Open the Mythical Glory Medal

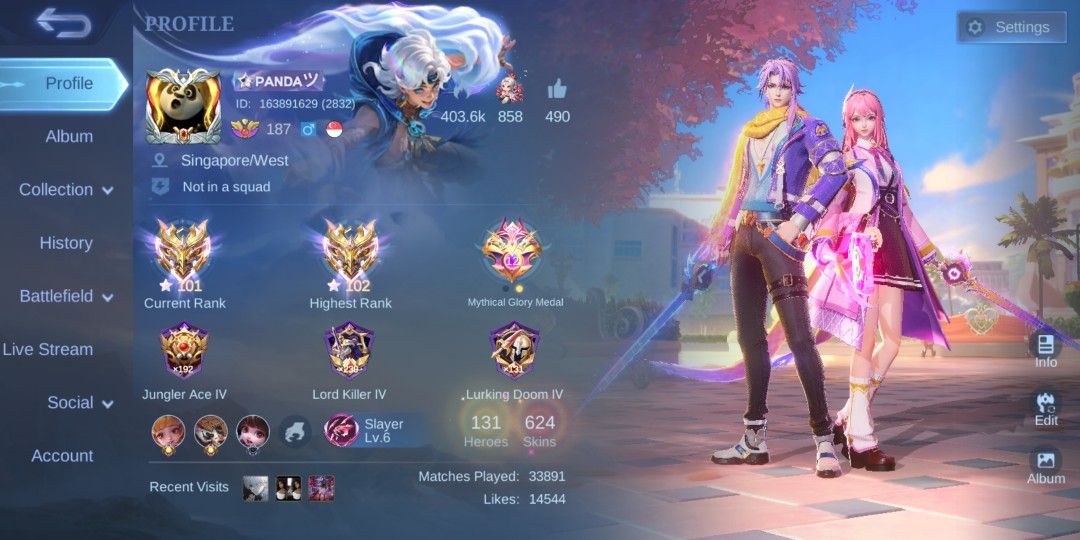point(512,255)
